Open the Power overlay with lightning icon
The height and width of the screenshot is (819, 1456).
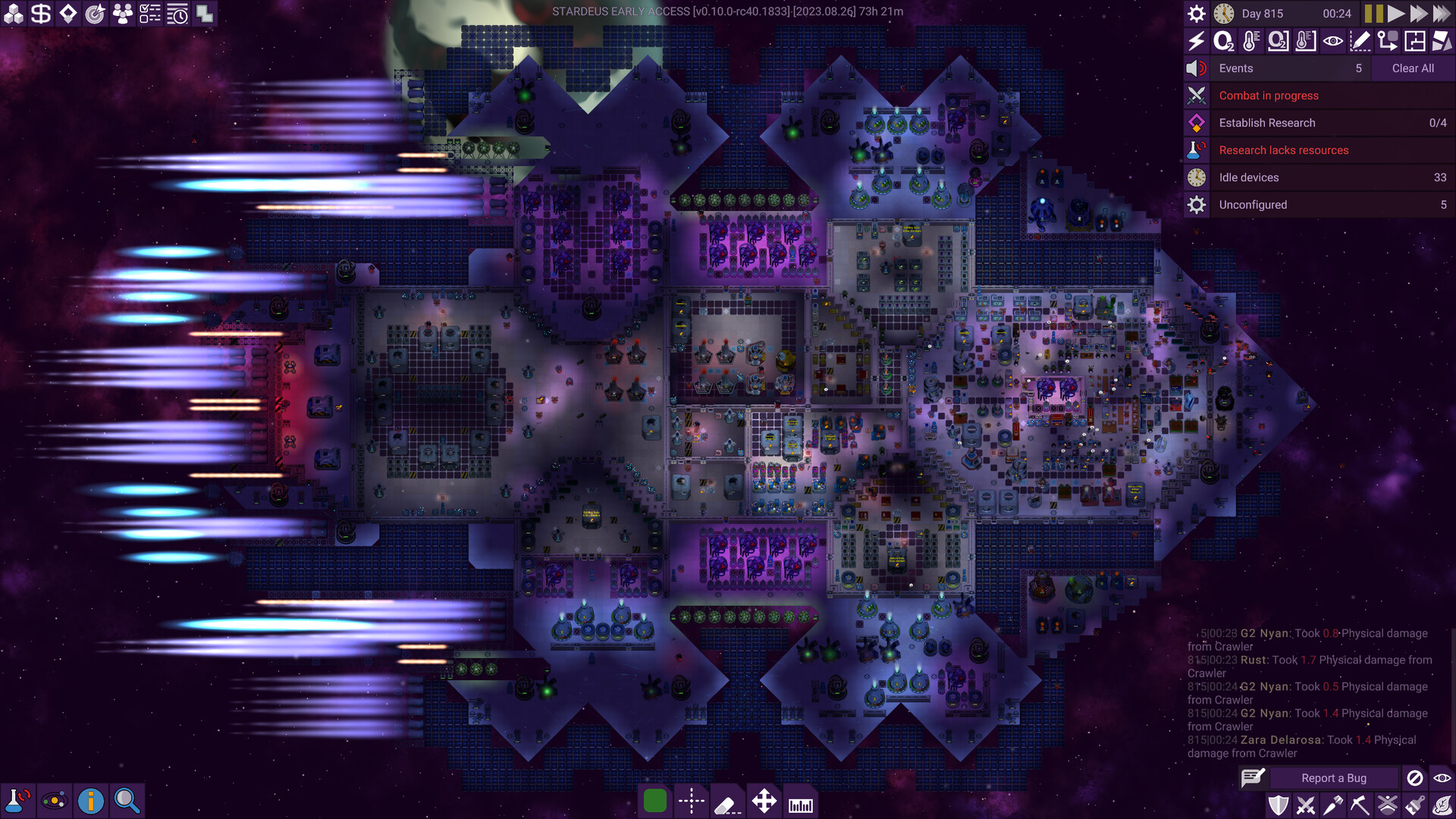(x=1197, y=42)
